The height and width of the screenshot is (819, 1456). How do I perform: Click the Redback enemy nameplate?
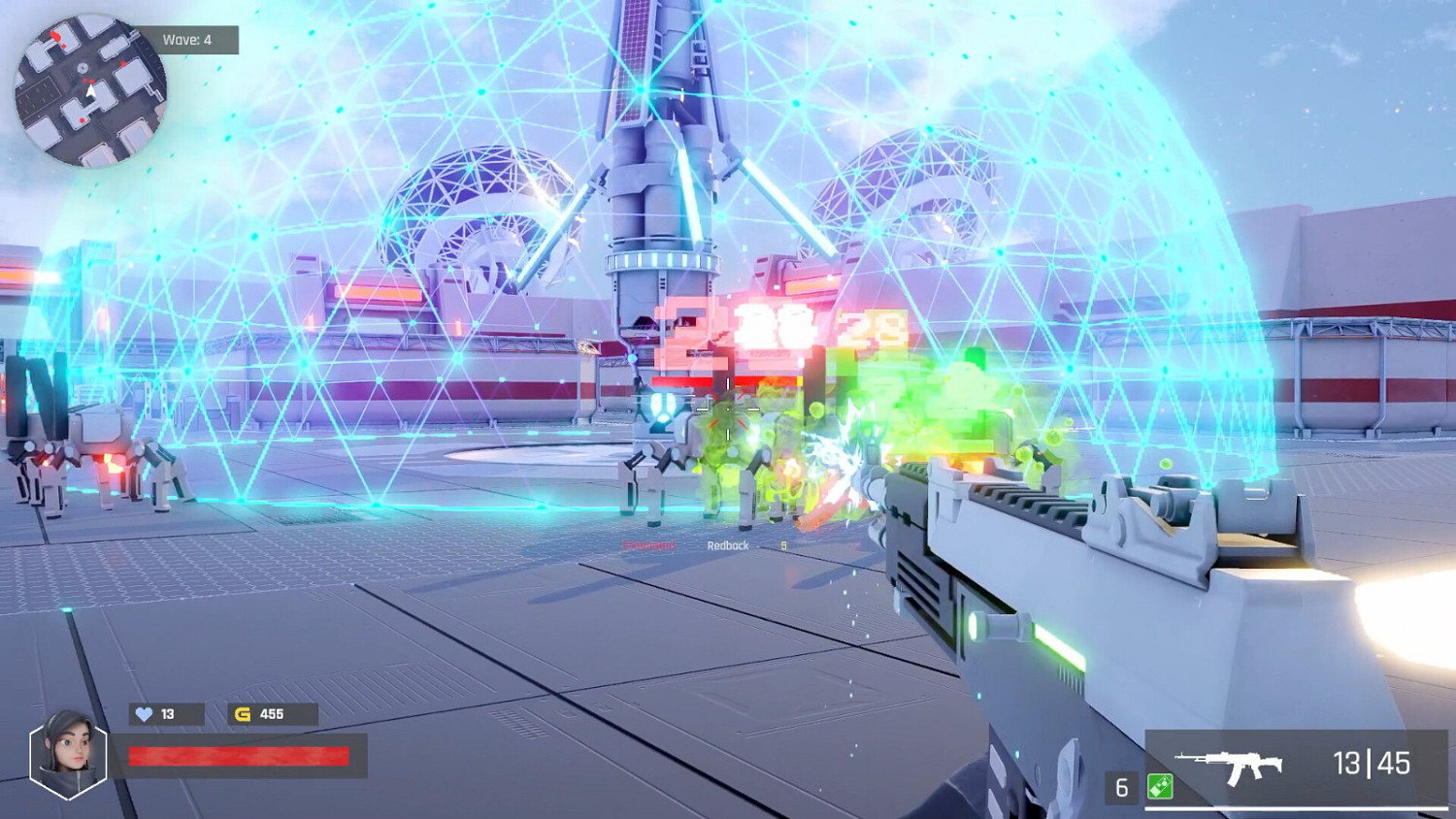[729, 546]
